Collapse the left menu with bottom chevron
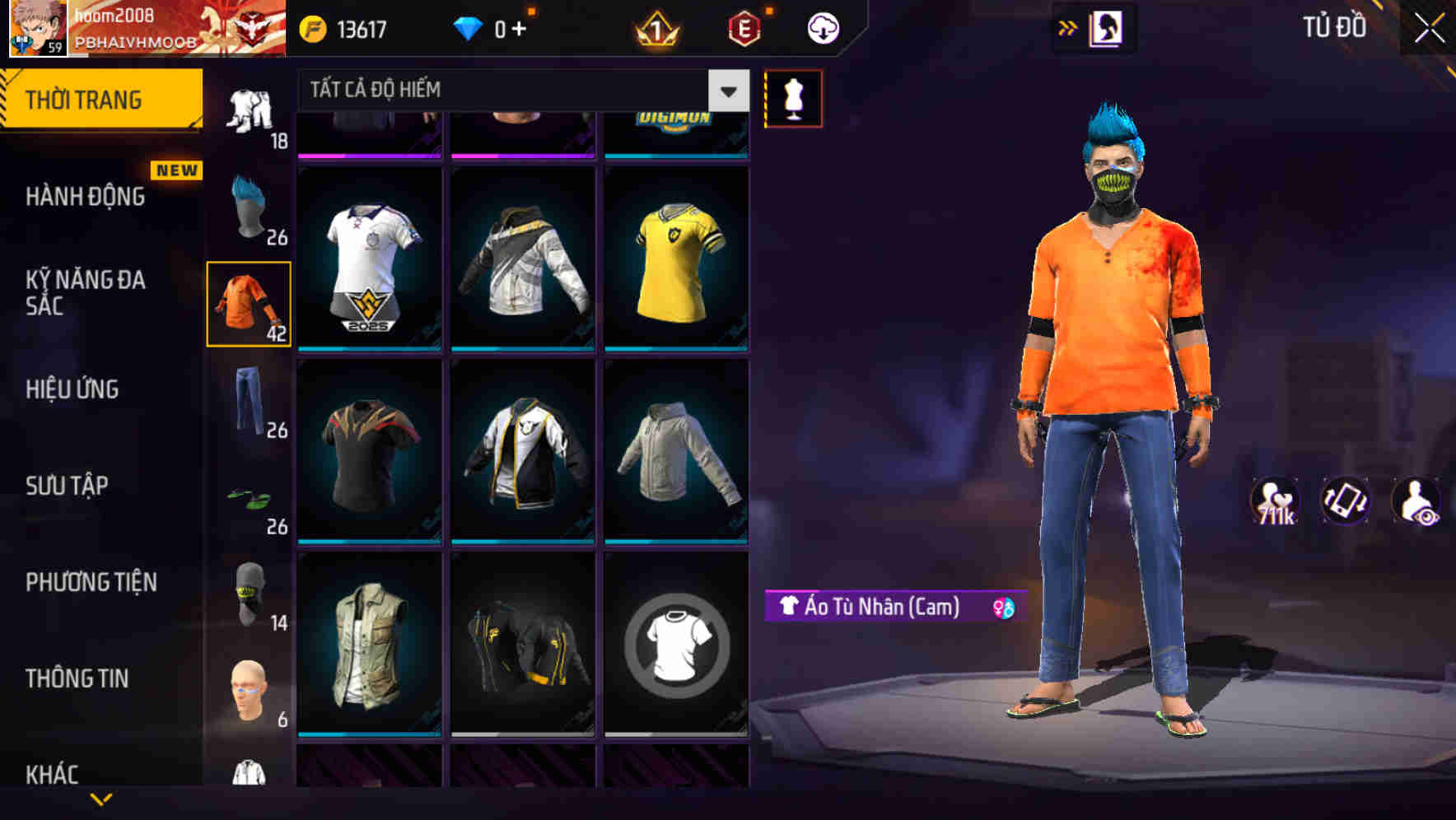Viewport: 1456px width, 820px height. [x=101, y=800]
